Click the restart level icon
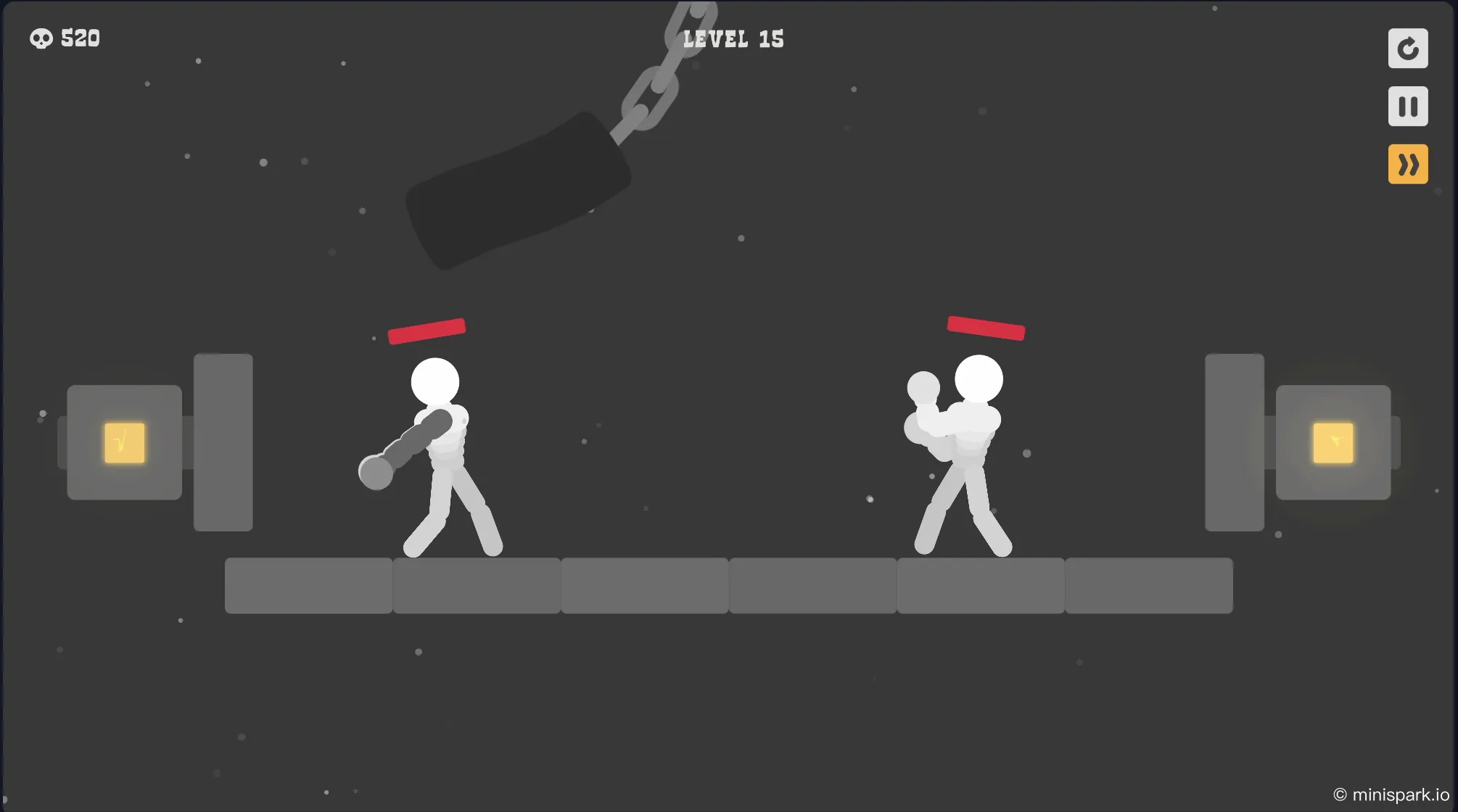 click(x=1408, y=49)
